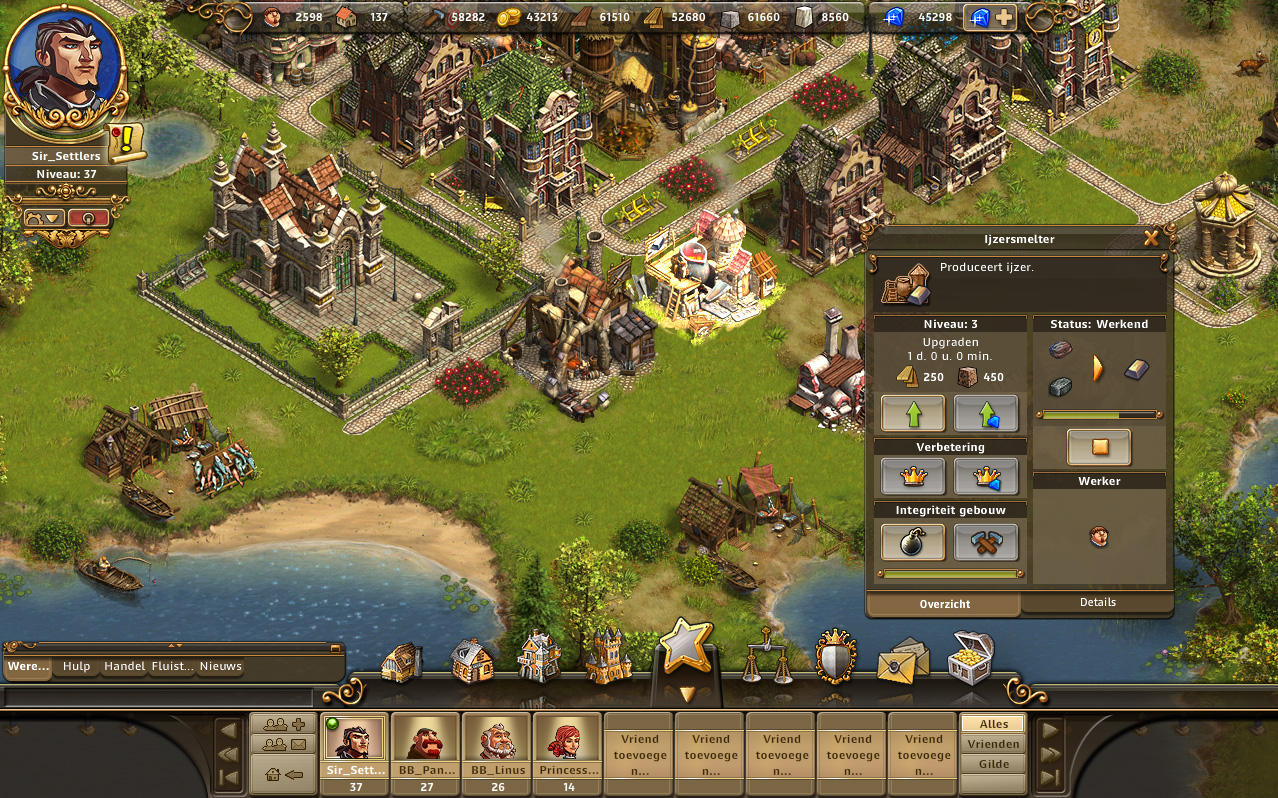Switch to the Details tab
Image resolution: width=1278 pixels, height=798 pixels.
pos(1097,602)
